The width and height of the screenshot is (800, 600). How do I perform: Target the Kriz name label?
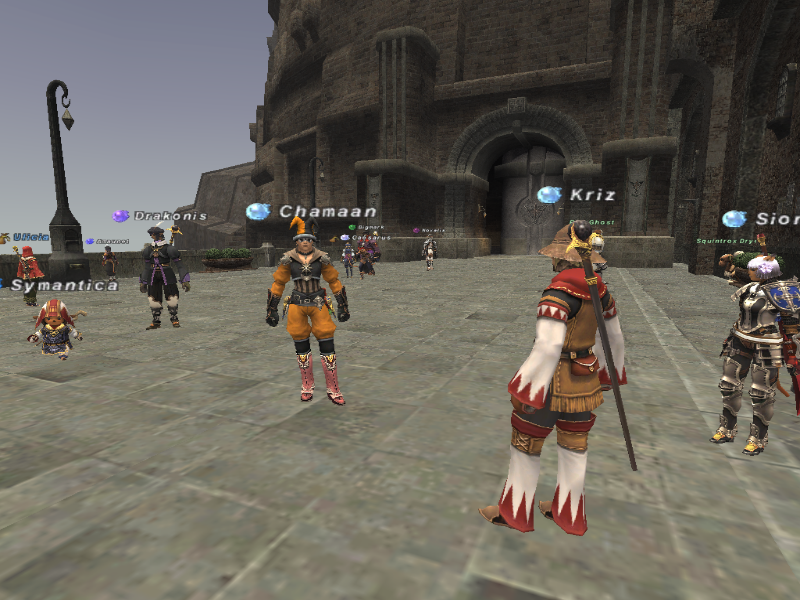click(x=592, y=195)
